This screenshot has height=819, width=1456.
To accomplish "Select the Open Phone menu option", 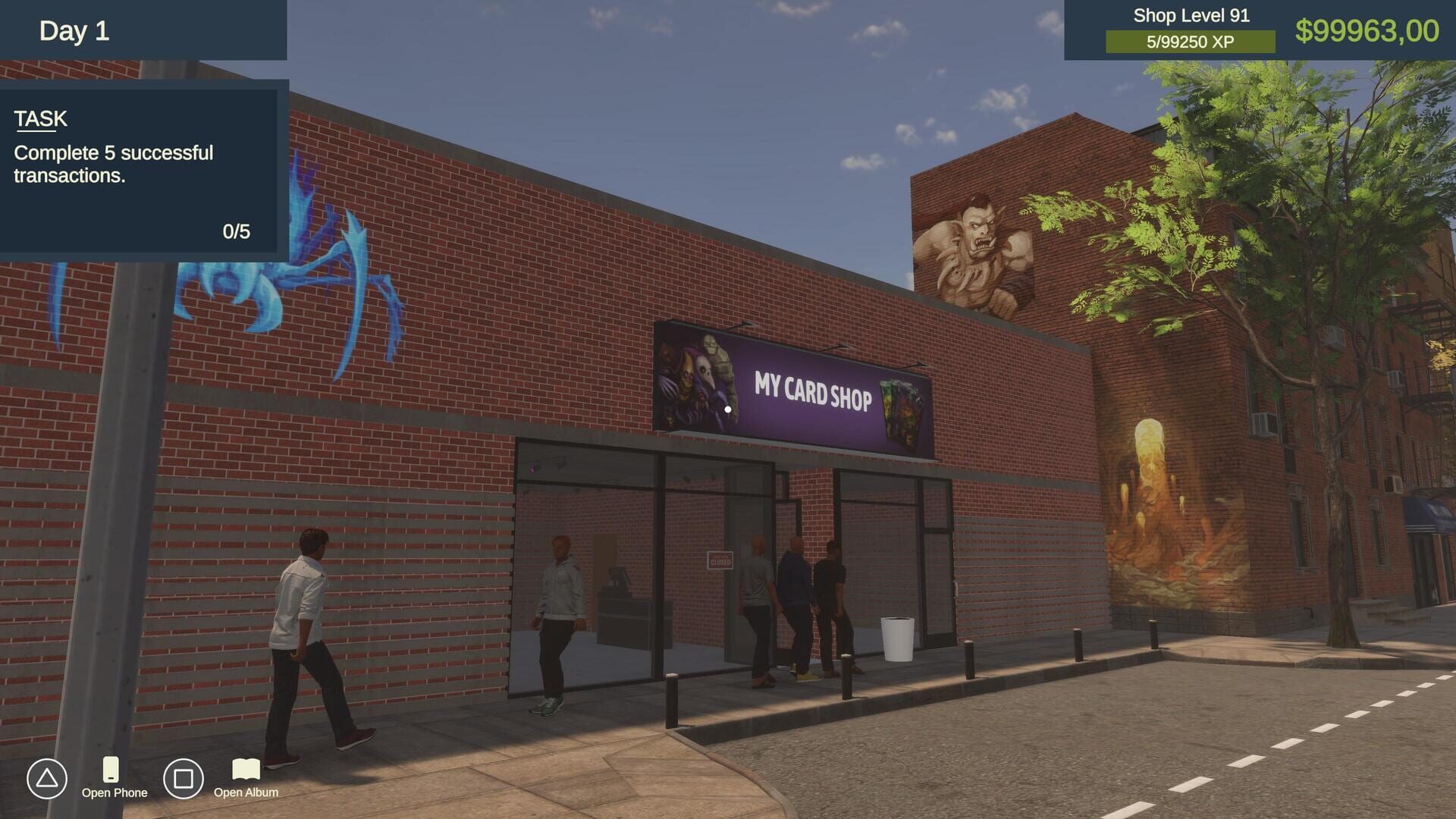I will [114, 792].
